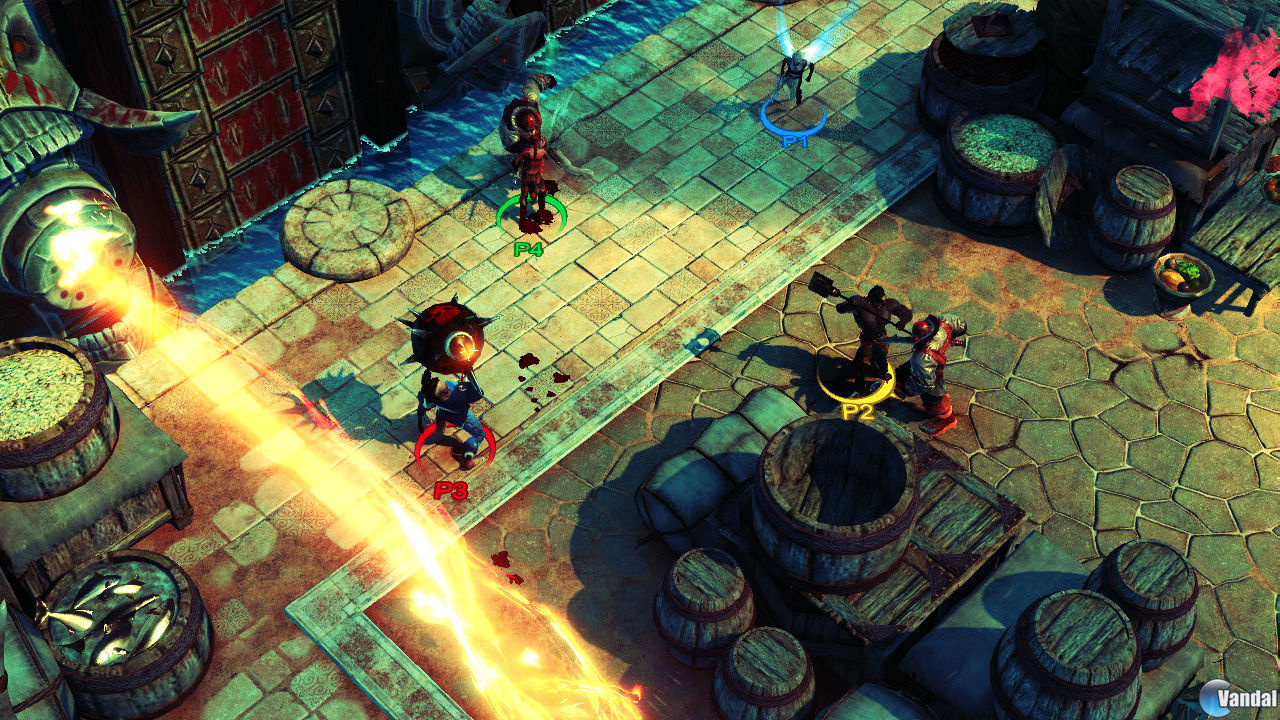1280x720 pixels.
Task: Select the P4 label text
Action: (x=527, y=247)
